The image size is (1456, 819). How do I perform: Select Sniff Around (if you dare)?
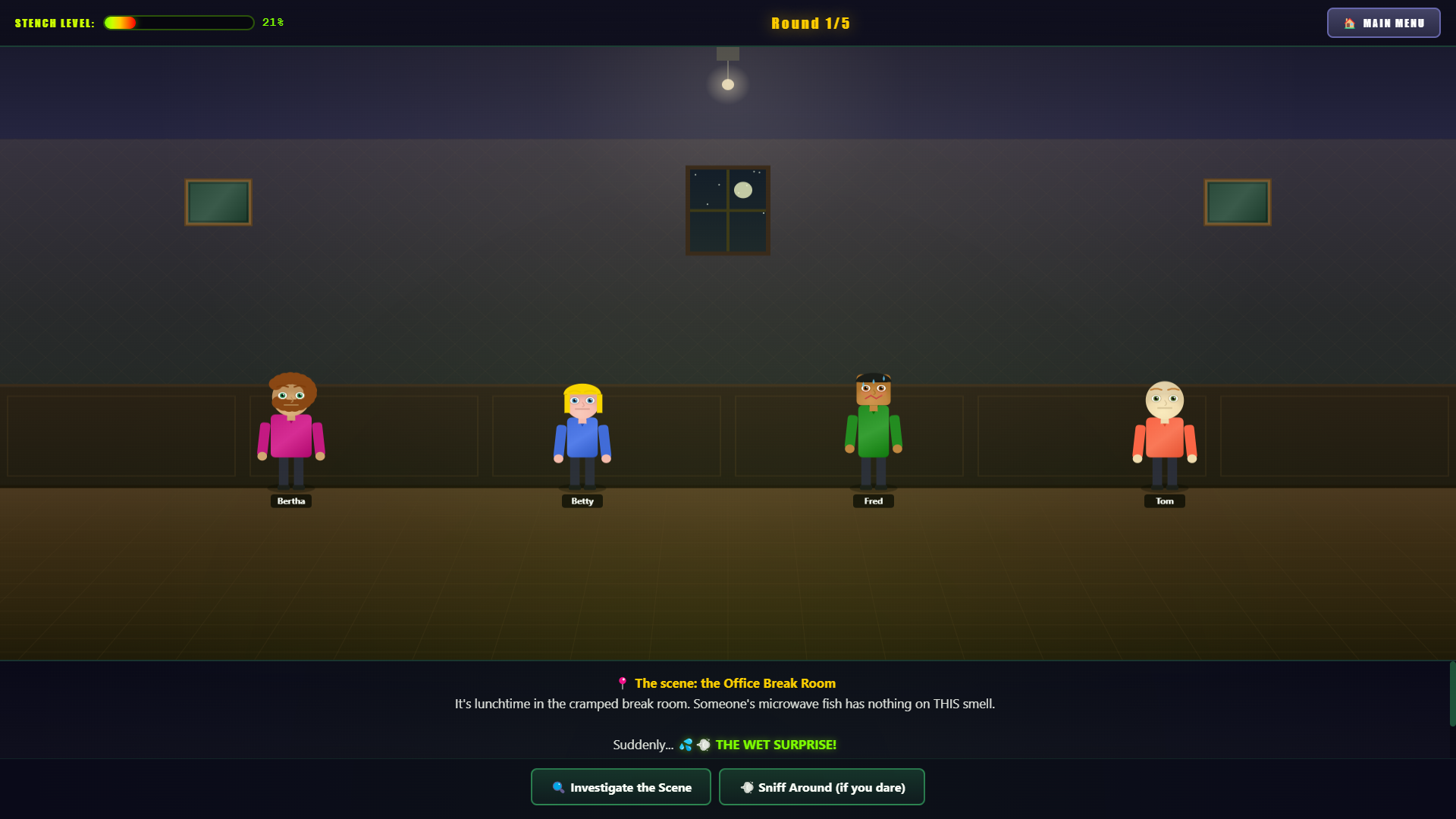[x=821, y=787]
